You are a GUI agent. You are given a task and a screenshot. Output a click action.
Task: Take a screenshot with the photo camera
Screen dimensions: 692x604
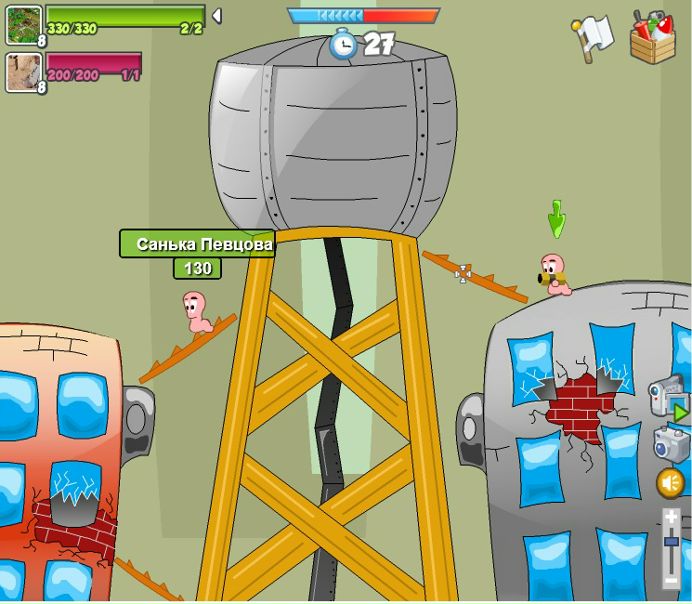pyautogui.click(x=669, y=441)
